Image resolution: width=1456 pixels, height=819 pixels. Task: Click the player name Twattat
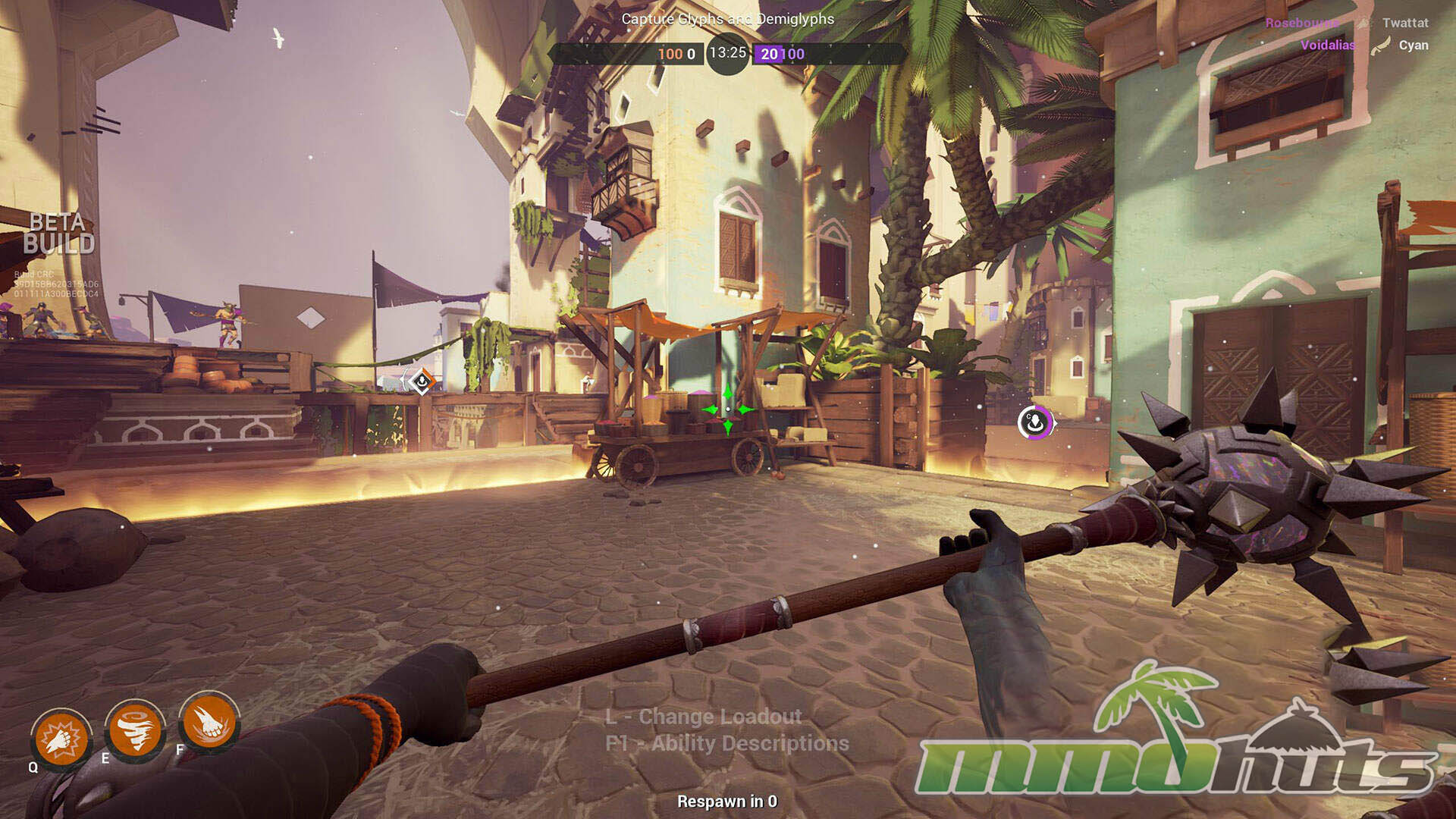[1405, 23]
